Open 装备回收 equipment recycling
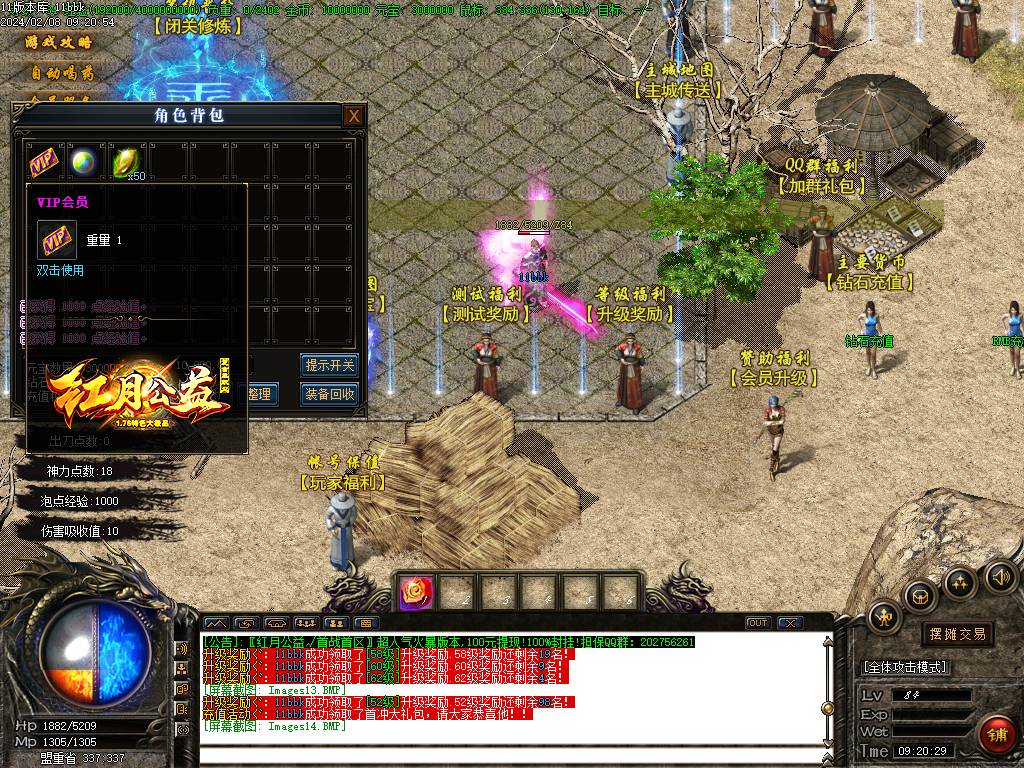 pyautogui.click(x=329, y=394)
